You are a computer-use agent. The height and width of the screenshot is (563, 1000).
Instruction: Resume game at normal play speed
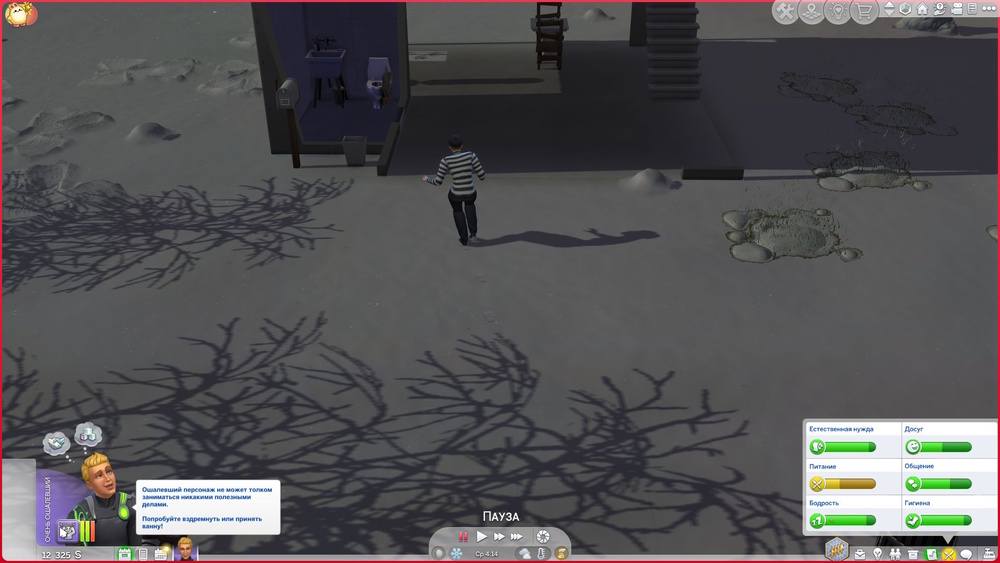pos(481,537)
